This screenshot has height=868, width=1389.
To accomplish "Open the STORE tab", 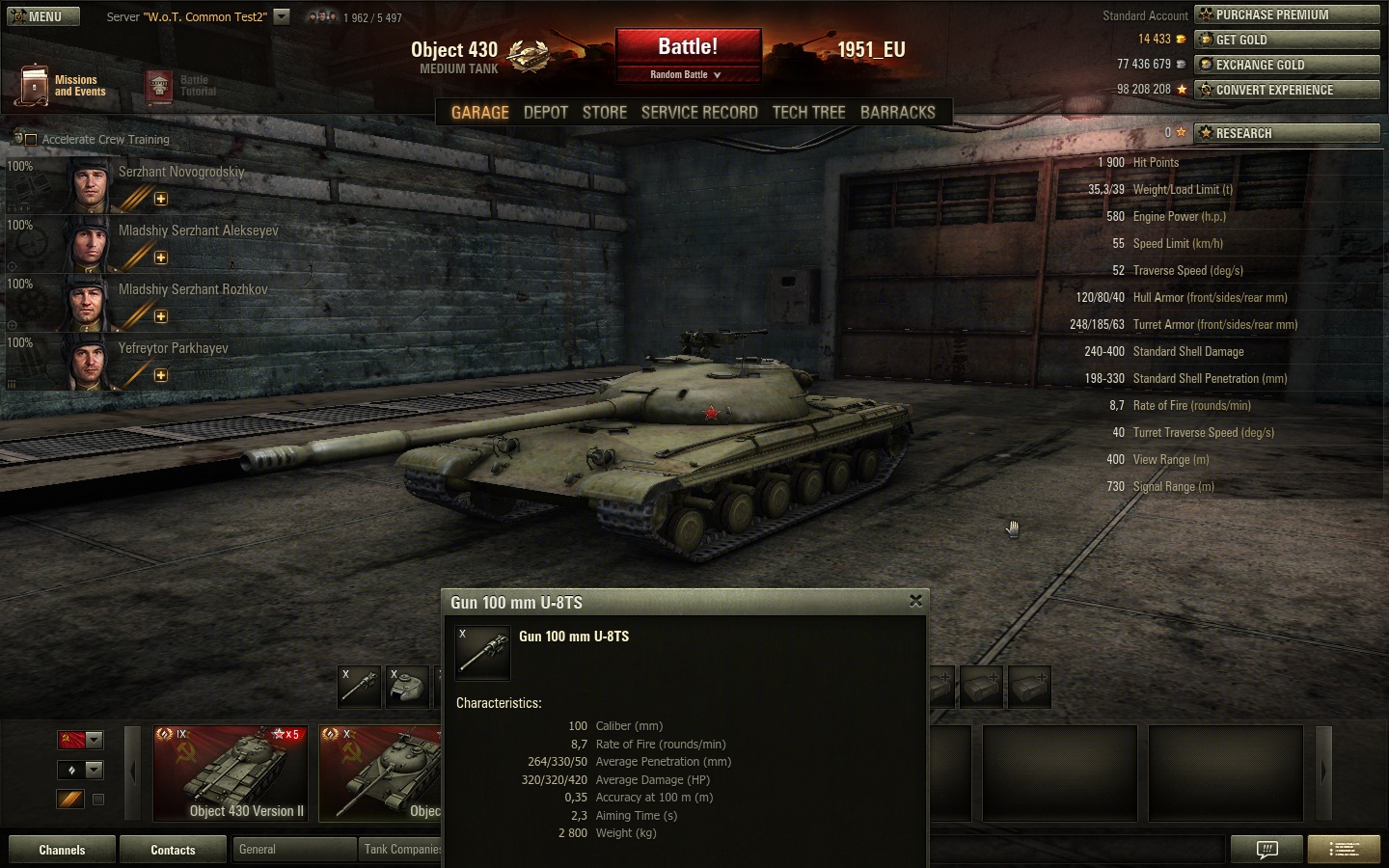I will click(605, 112).
